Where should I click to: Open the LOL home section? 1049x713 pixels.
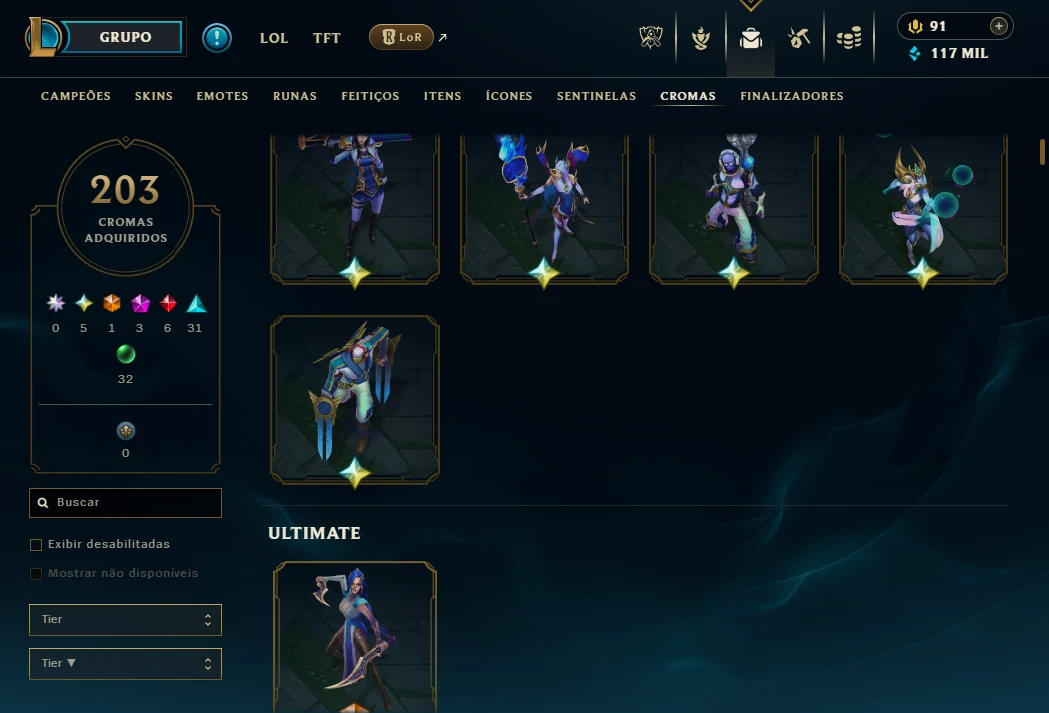click(x=274, y=38)
